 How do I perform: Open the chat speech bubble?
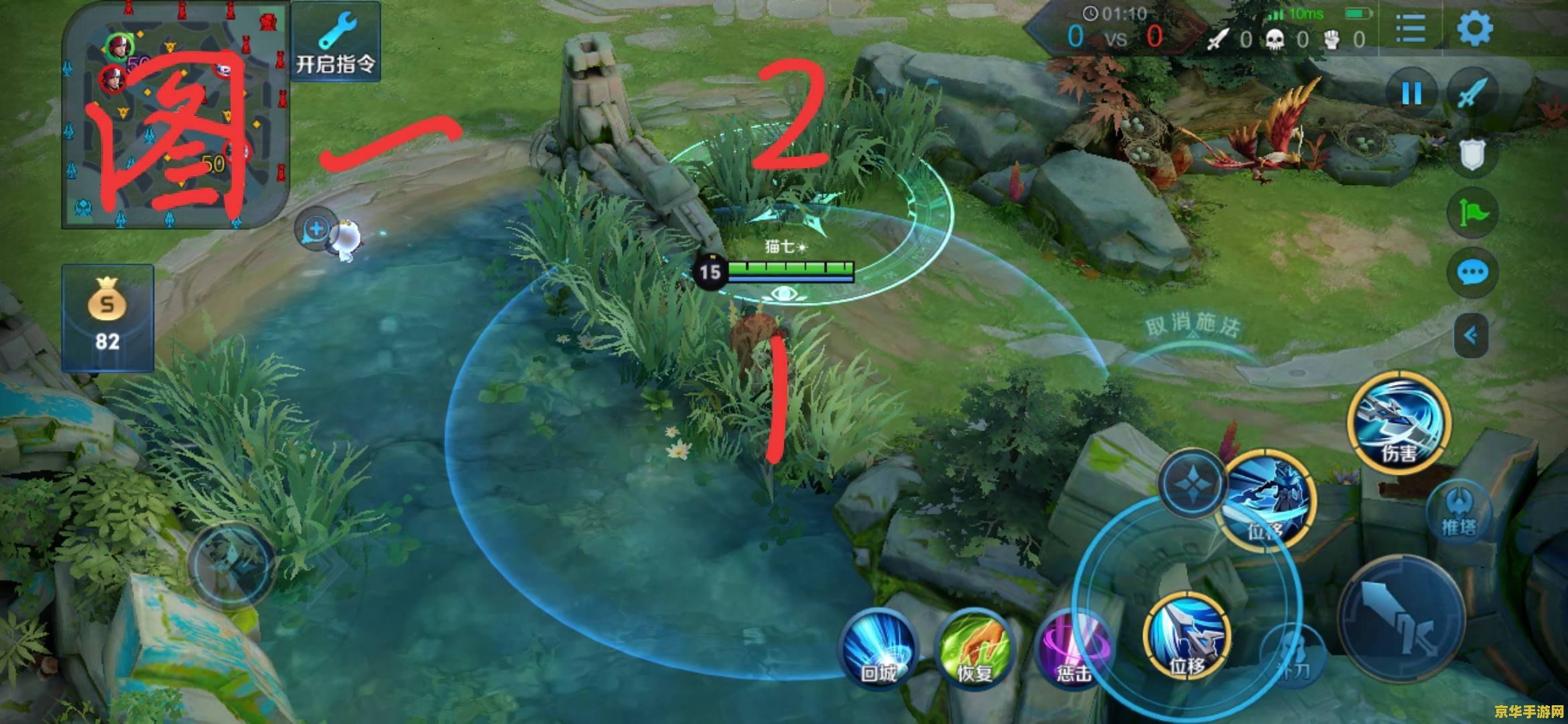pyautogui.click(x=1472, y=273)
